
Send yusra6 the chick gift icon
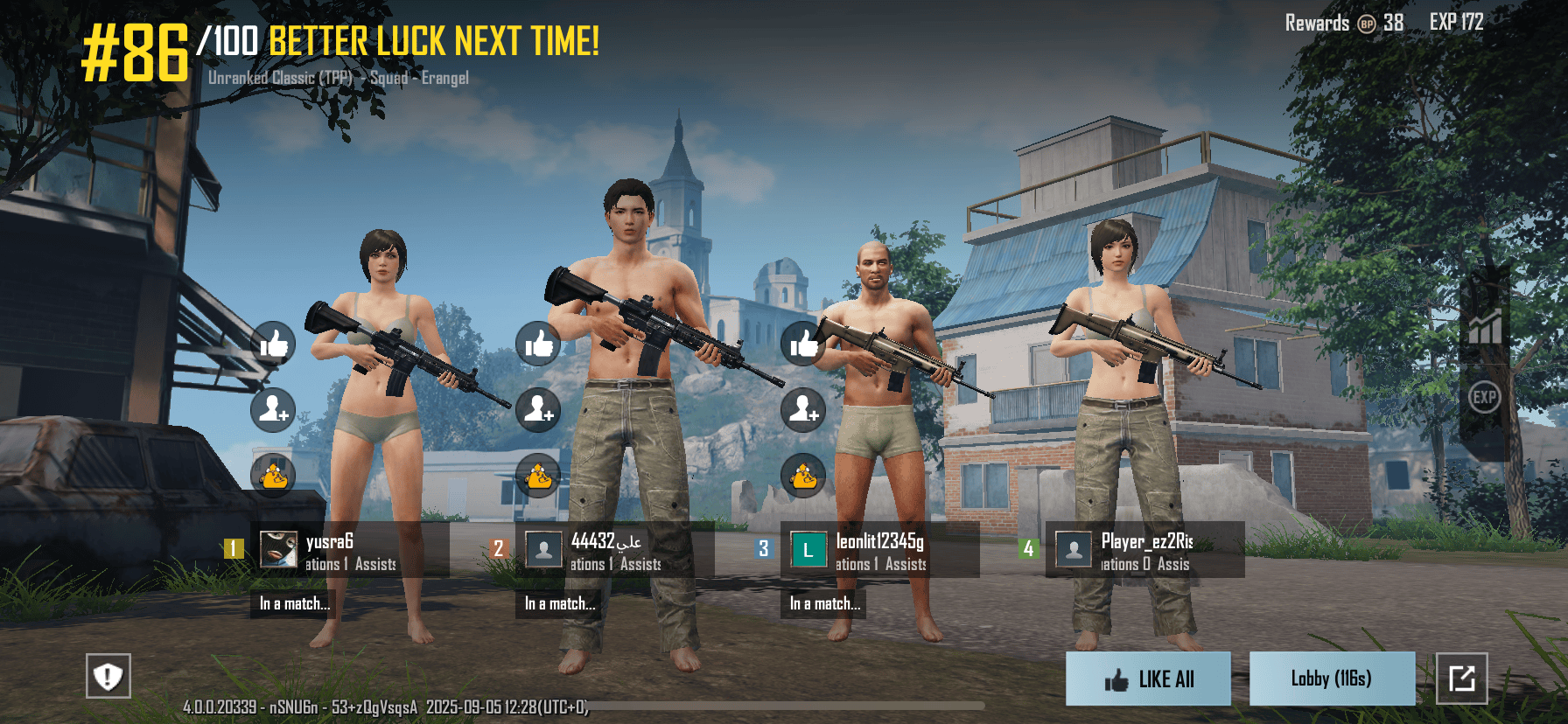click(273, 476)
